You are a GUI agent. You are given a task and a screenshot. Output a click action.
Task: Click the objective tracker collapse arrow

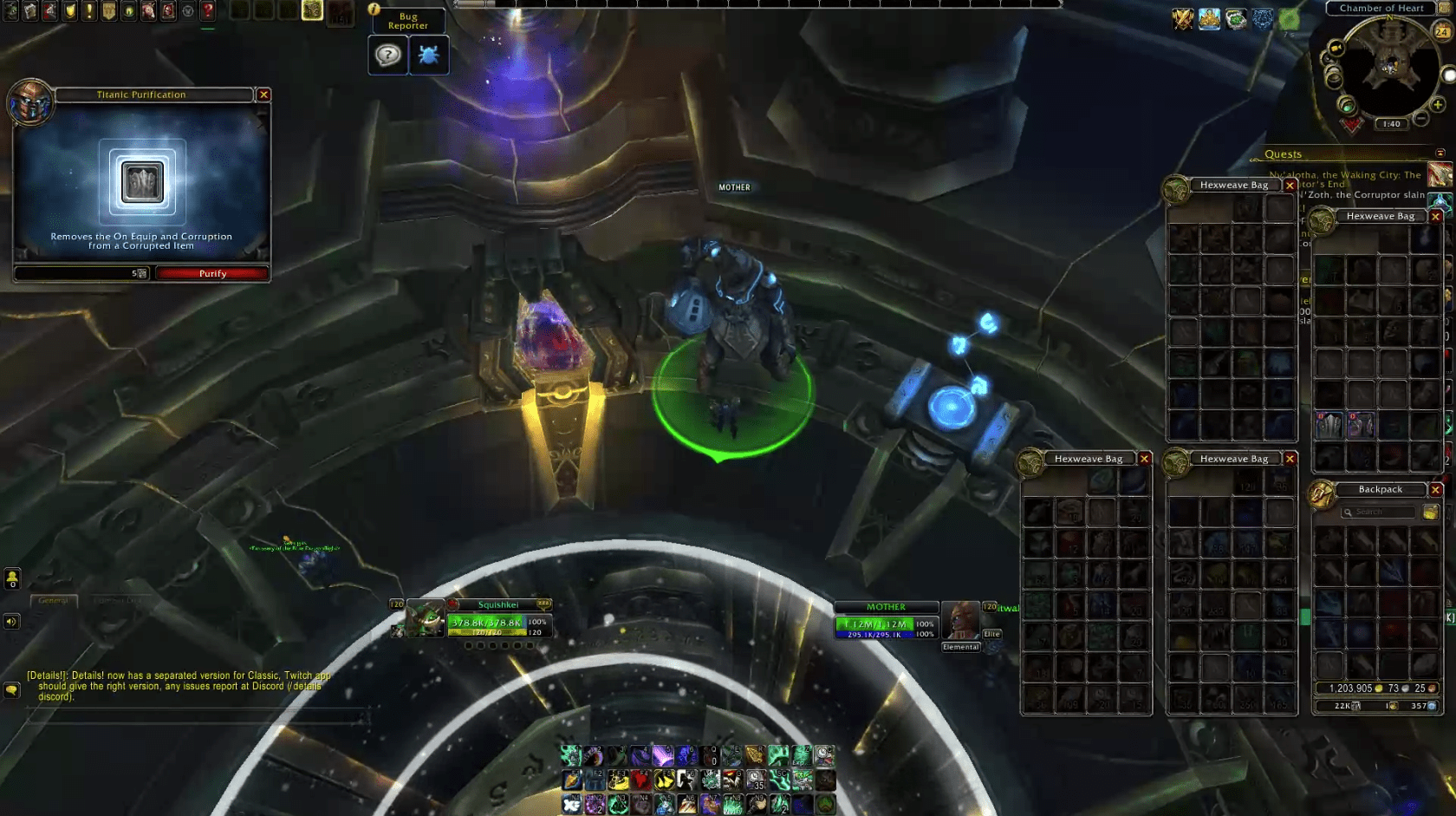pyautogui.click(x=1441, y=154)
